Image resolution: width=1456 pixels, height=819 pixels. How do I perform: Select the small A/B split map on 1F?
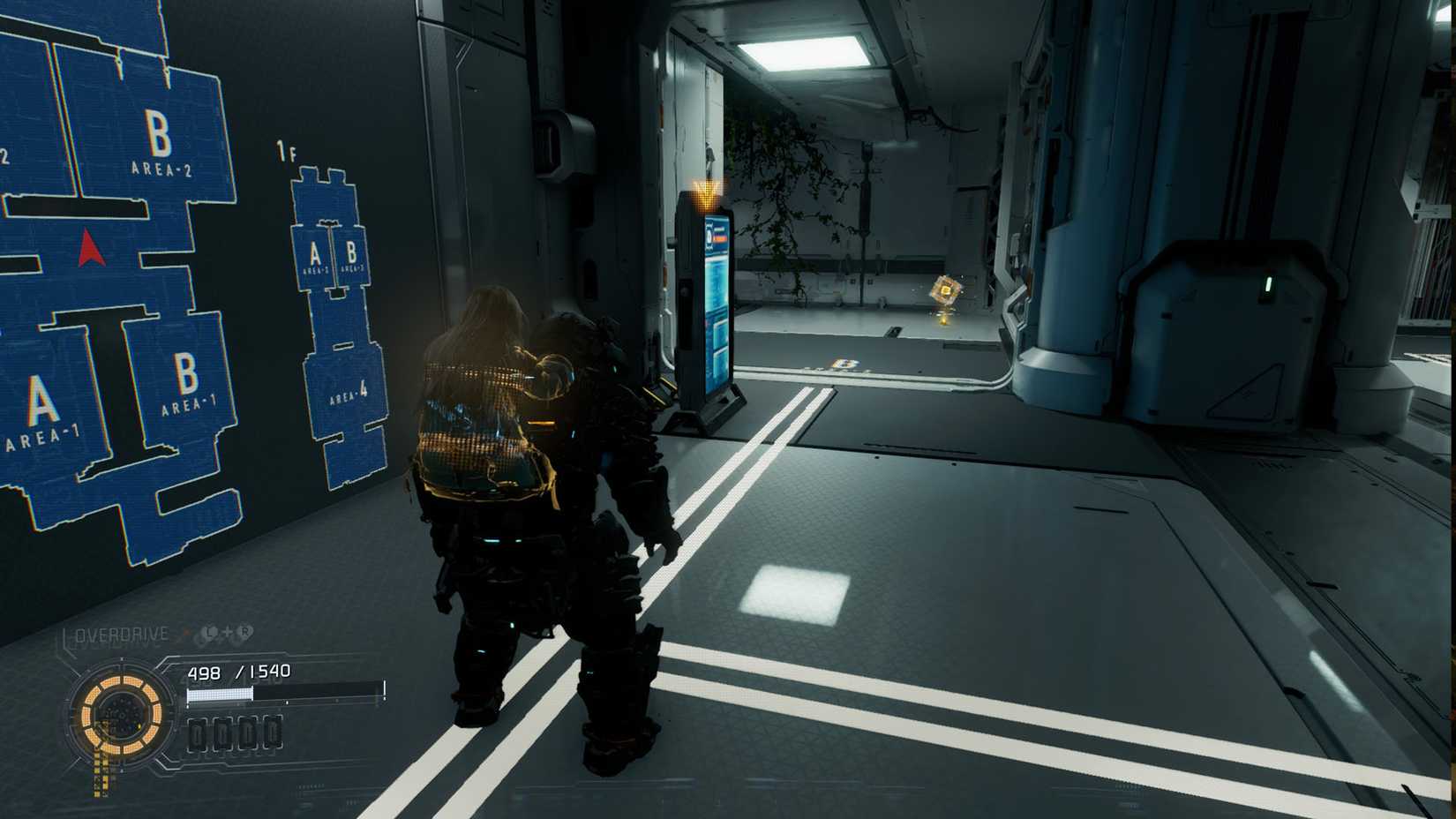[x=332, y=256]
